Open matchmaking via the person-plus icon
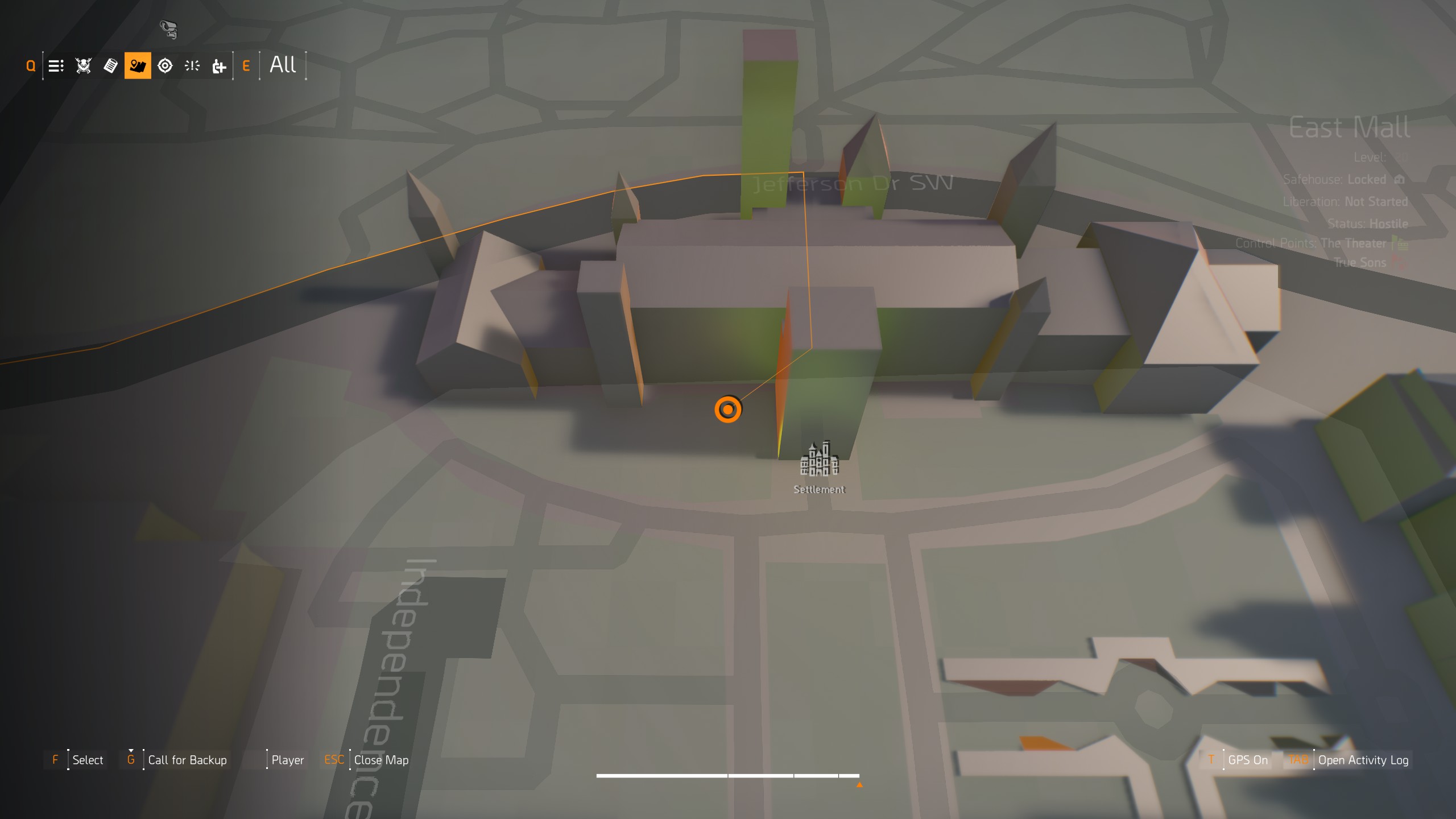 [218, 65]
